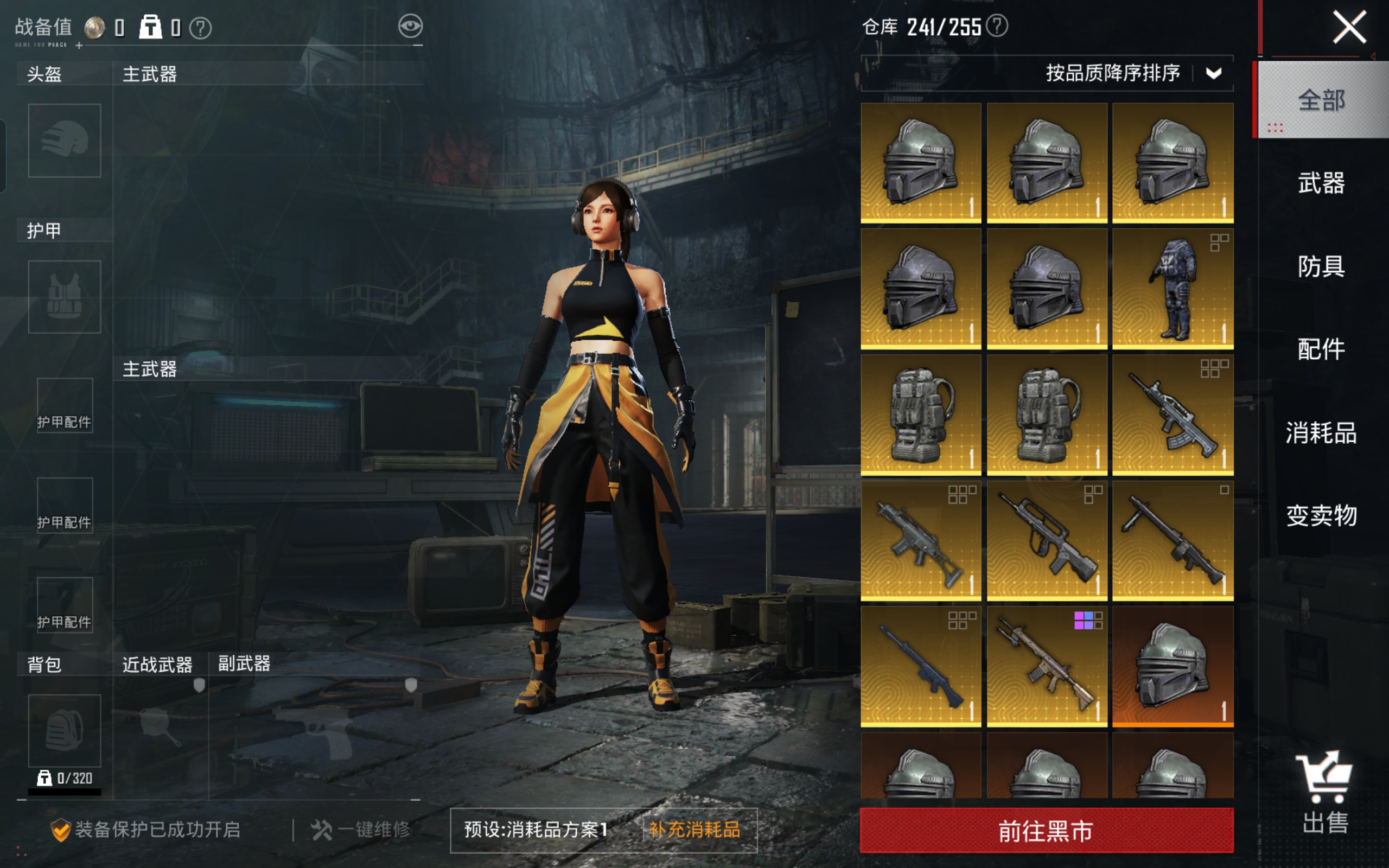Image resolution: width=1389 pixels, height=868 pixels.
Task: Open the 变卖物 sellables tab
Action: (1321, 515)
